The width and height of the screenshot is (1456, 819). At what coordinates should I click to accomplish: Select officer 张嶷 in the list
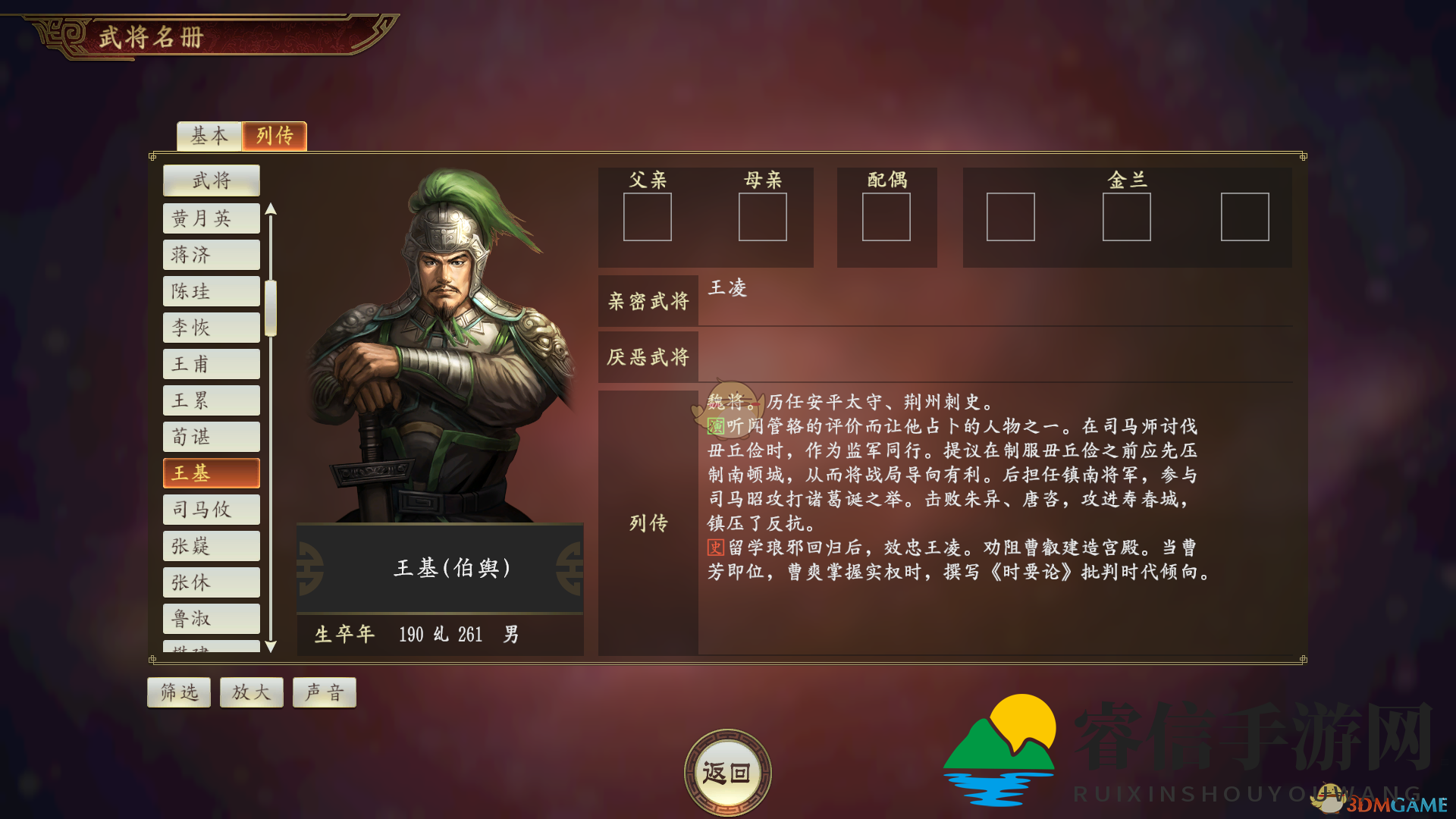pos(211,545)
